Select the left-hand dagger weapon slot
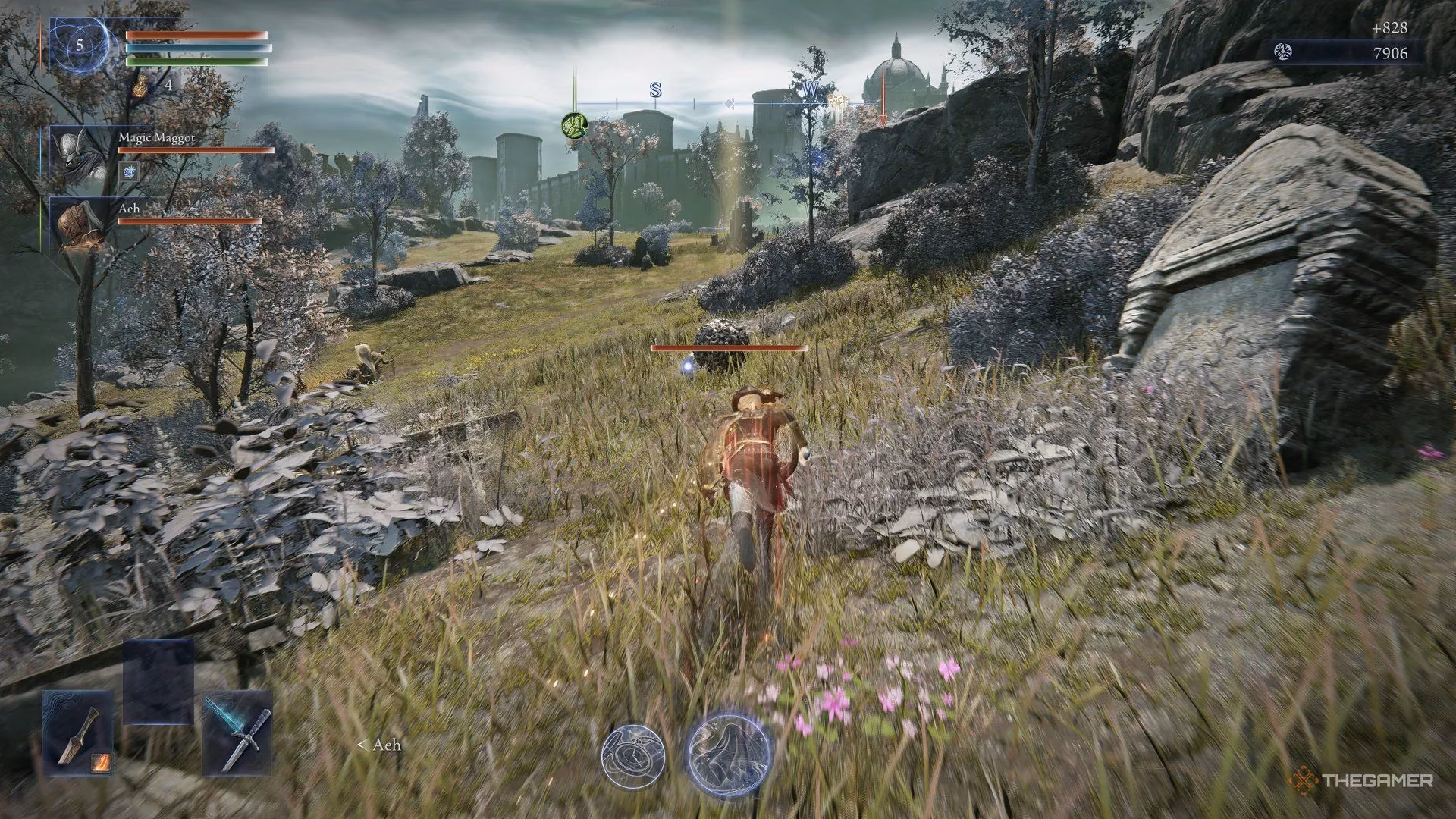The image size is (1456, 819). coord(78,733)
